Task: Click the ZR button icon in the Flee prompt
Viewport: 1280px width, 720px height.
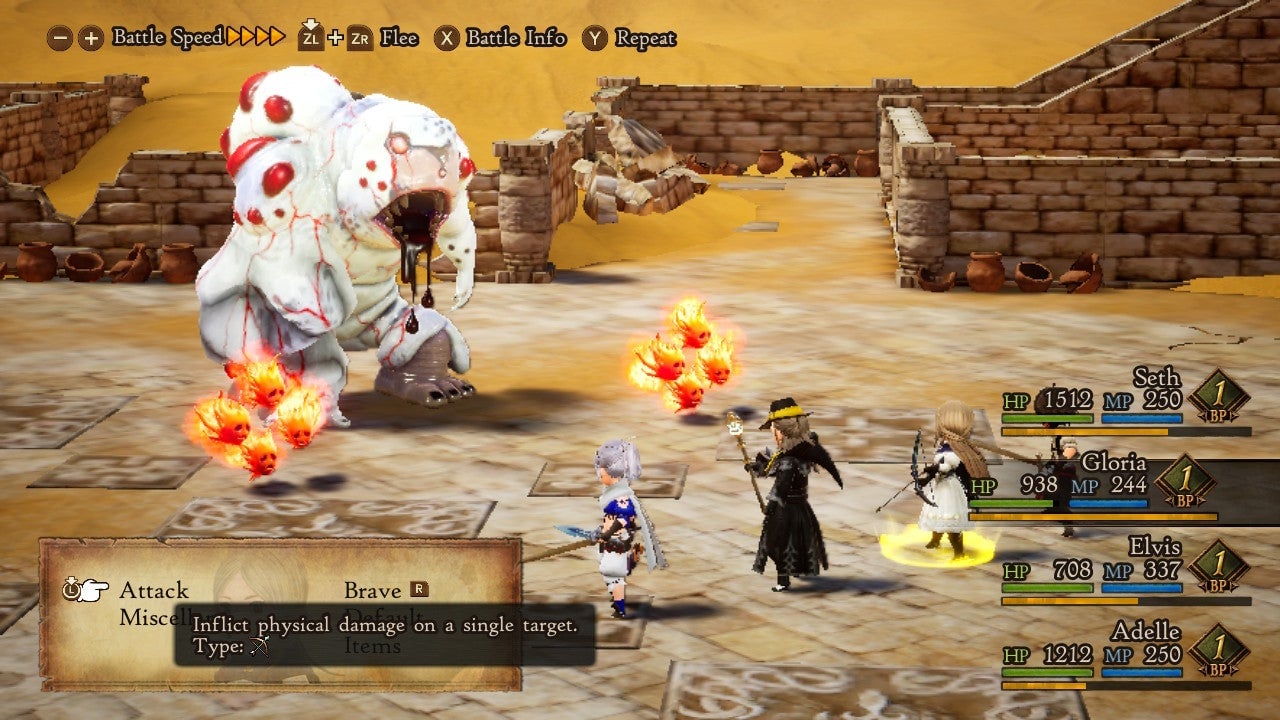Action: pos(361,40)
